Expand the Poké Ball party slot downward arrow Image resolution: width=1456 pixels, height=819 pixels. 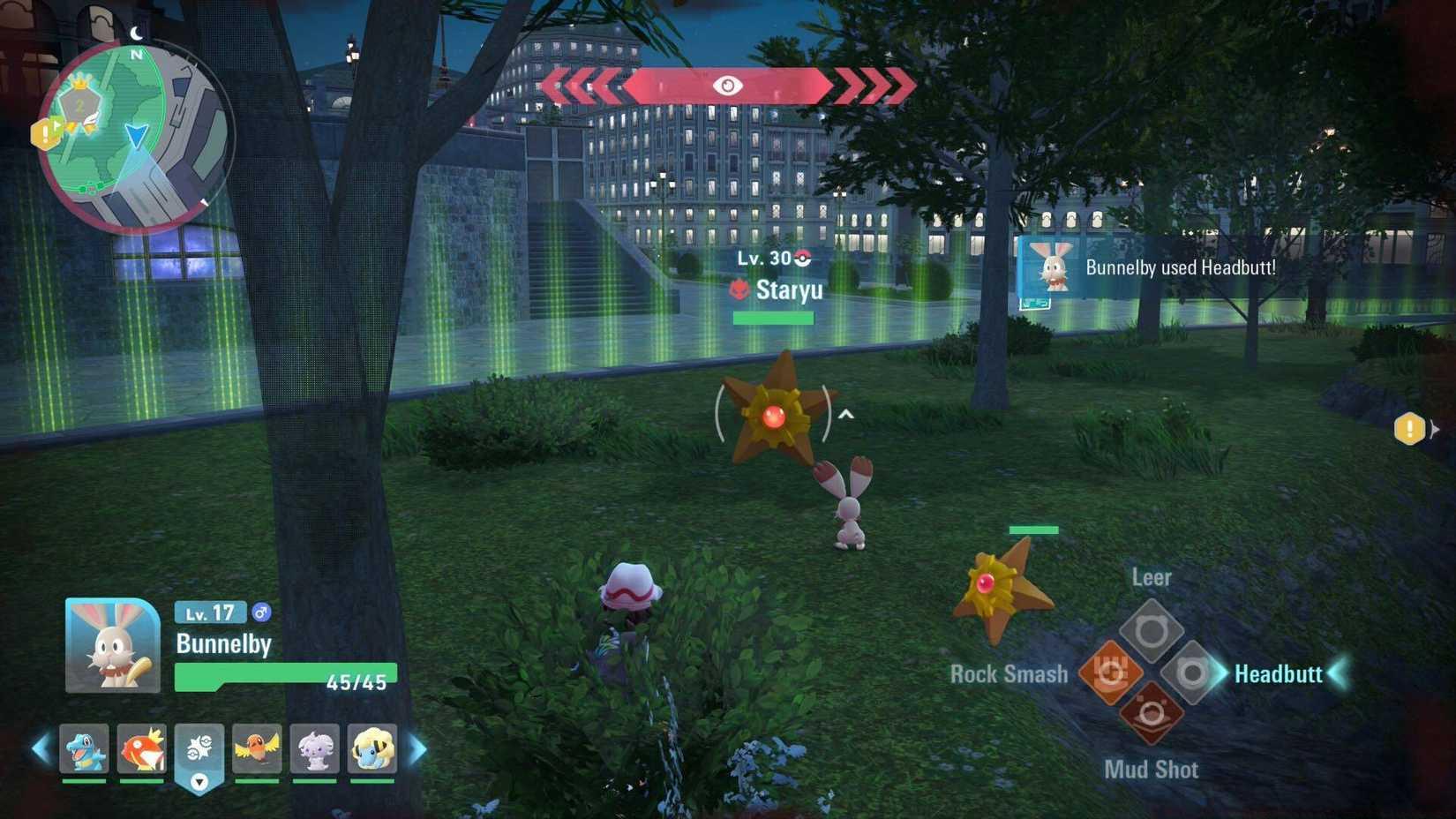(x=199, y=781)
